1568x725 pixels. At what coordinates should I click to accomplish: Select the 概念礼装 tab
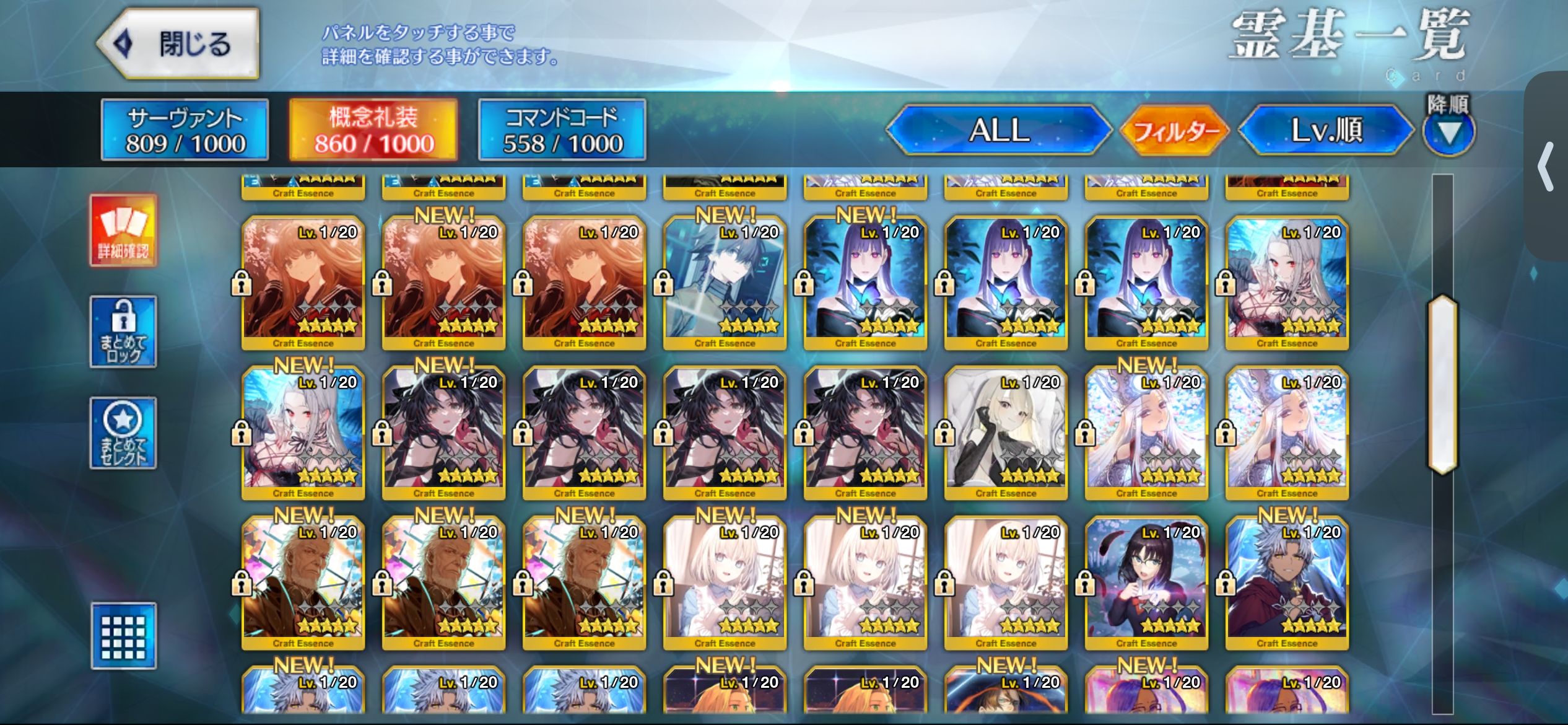point(373,130)
